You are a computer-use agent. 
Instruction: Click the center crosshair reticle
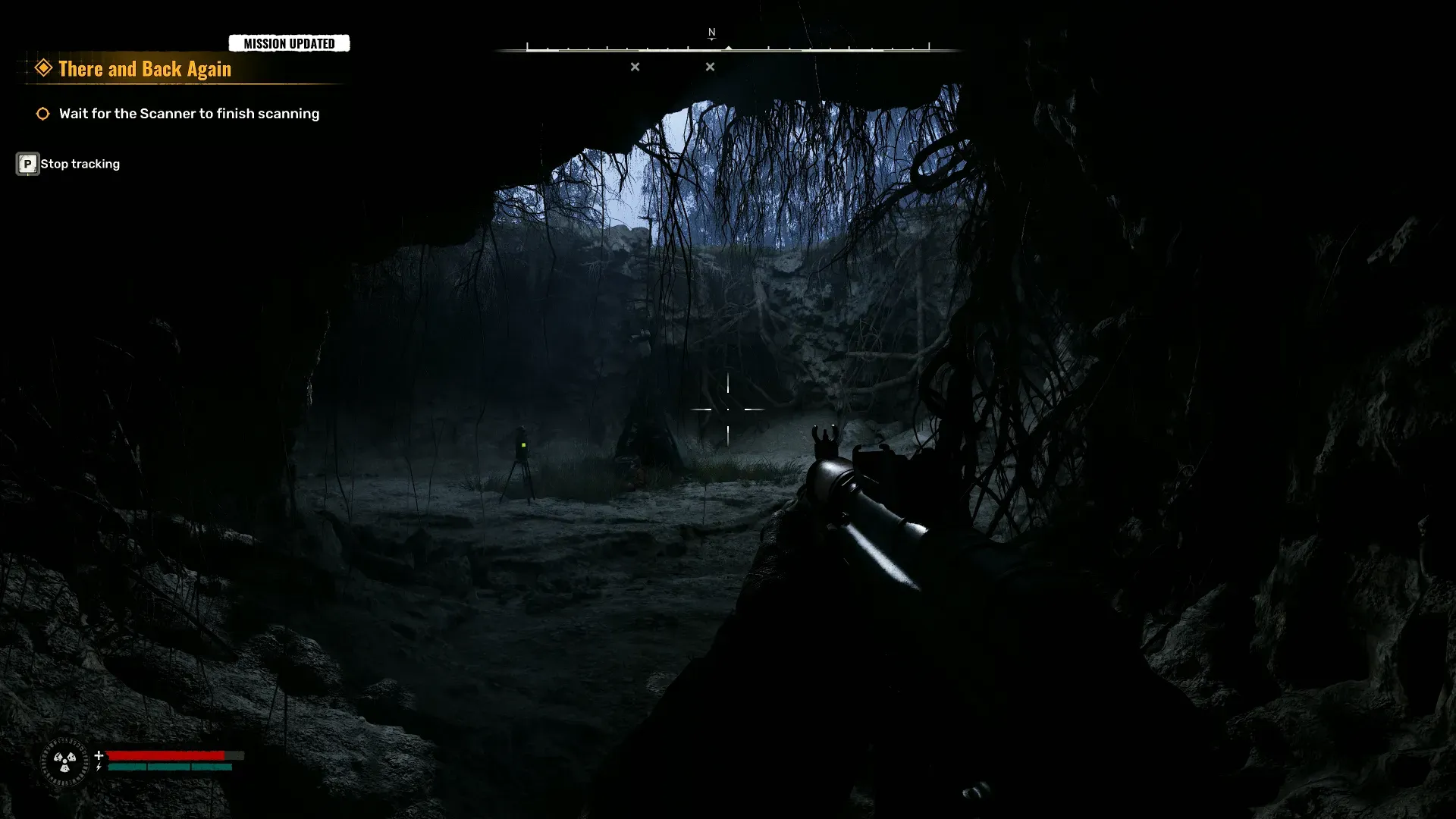click(728, 409)
